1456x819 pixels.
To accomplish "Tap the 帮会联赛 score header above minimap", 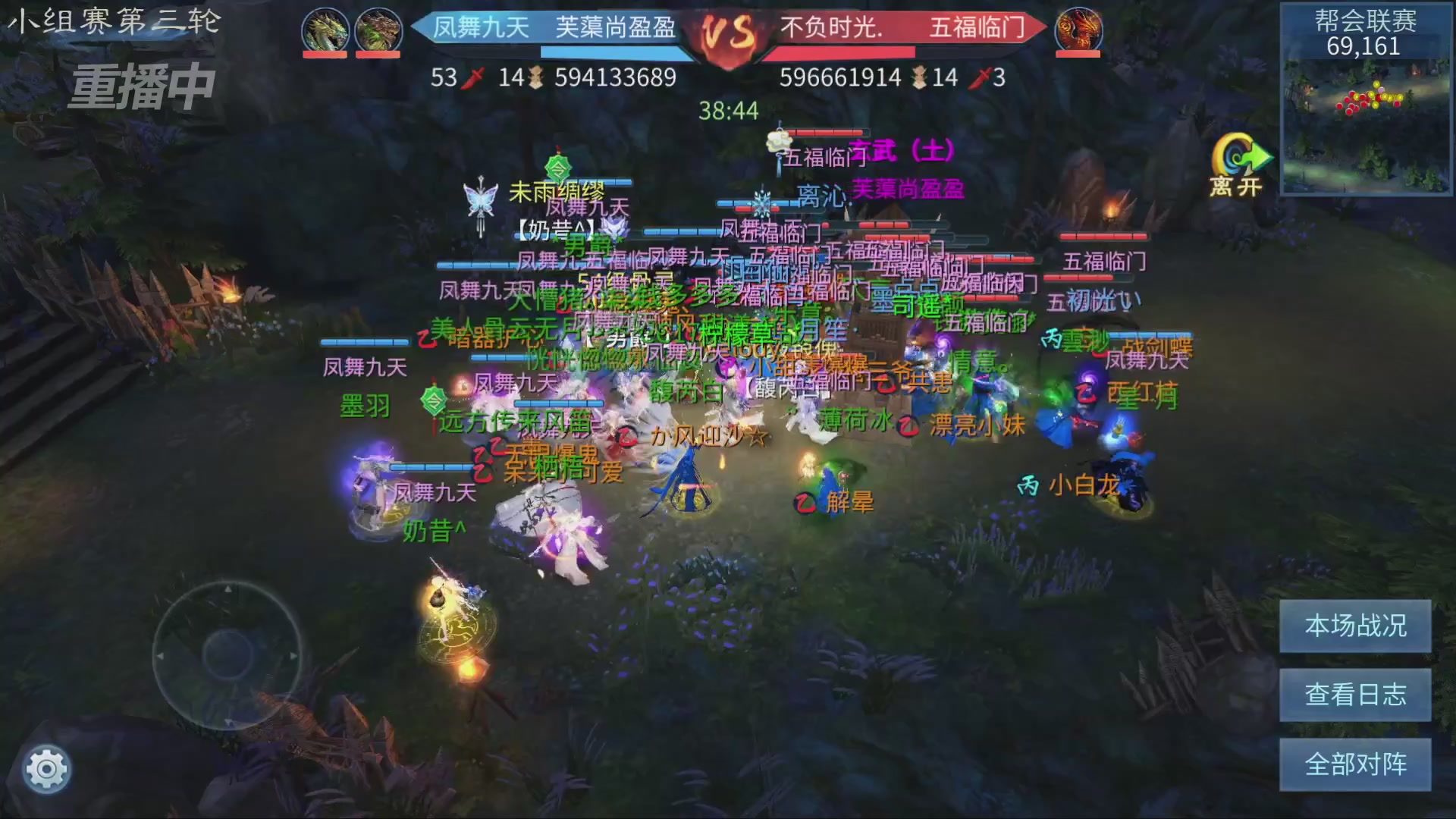I will tap(1367, 22).
